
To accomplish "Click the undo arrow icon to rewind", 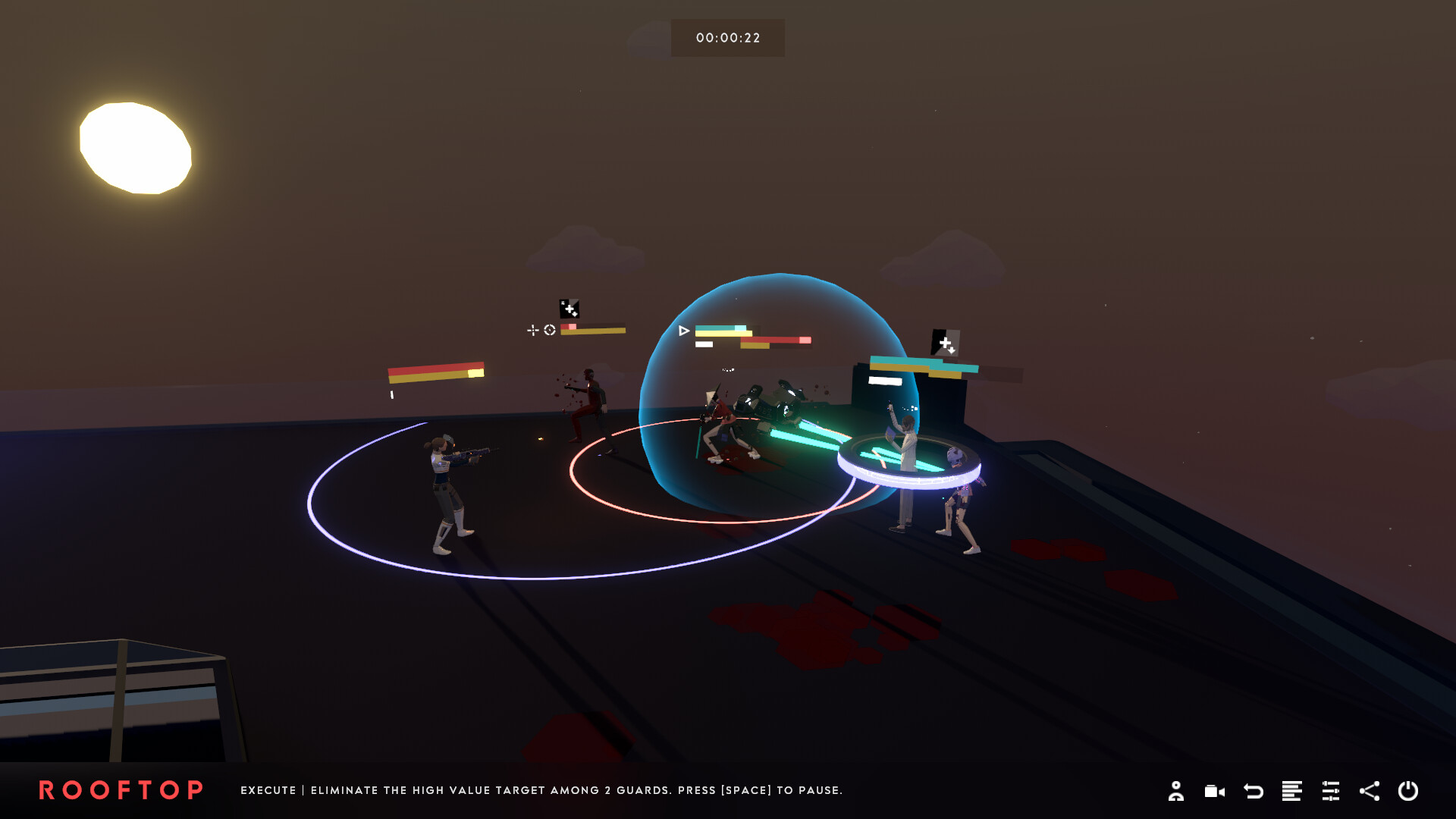I will (x=1254, y=792).
